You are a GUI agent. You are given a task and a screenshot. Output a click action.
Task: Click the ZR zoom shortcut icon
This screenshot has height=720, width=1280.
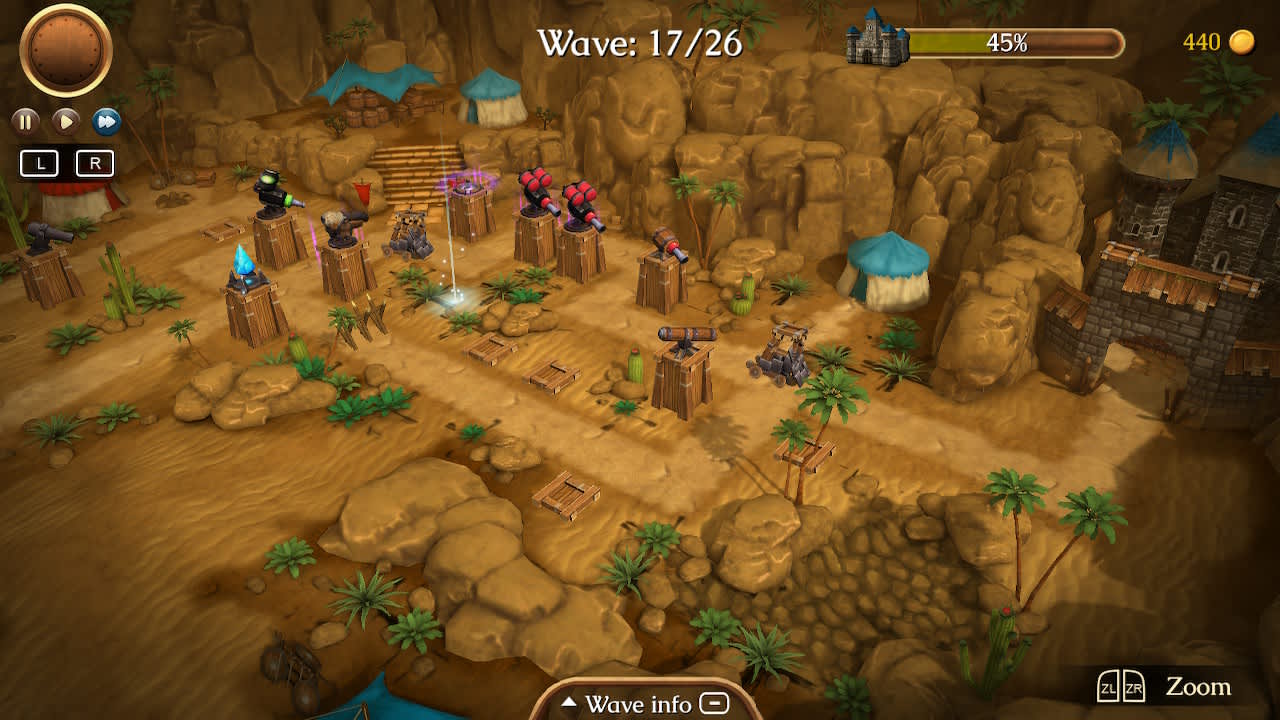coord(1133,686)
